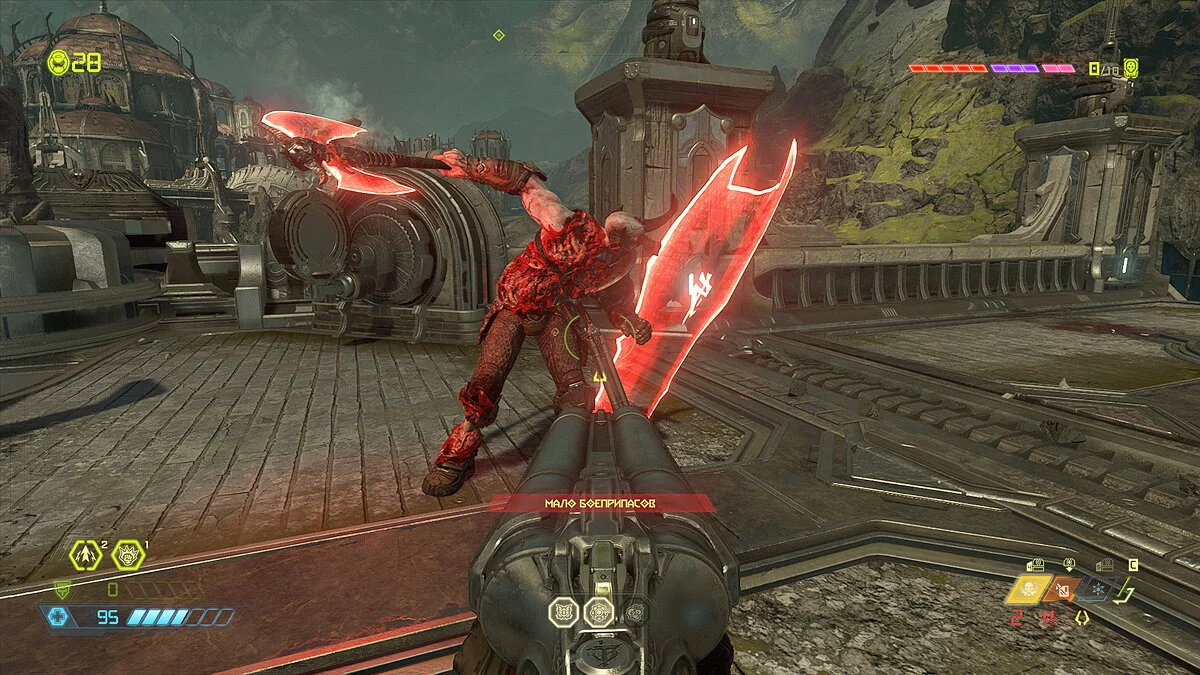This screenshot has height=675, width=1200.
Task: Click the green armor shield icon
Action: point(62,590)
